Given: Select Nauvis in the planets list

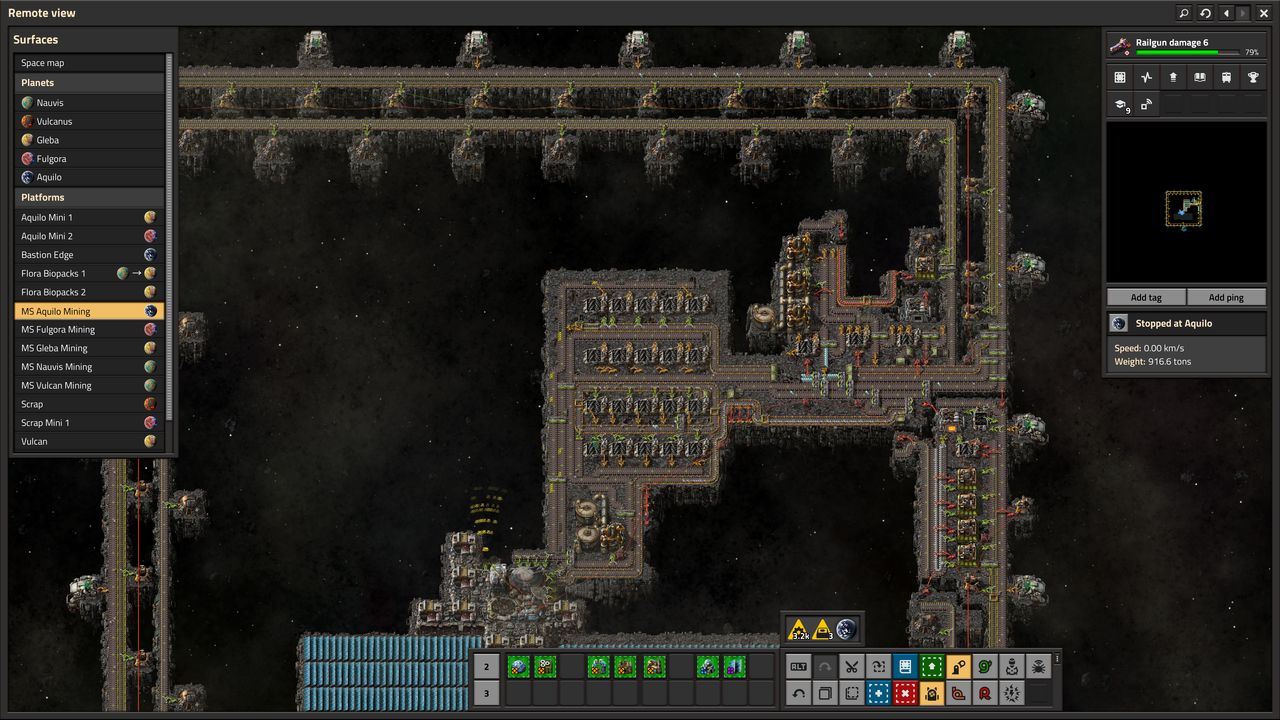Looking at the screenshot, I should pyautogui.click(x=90, y=103).
